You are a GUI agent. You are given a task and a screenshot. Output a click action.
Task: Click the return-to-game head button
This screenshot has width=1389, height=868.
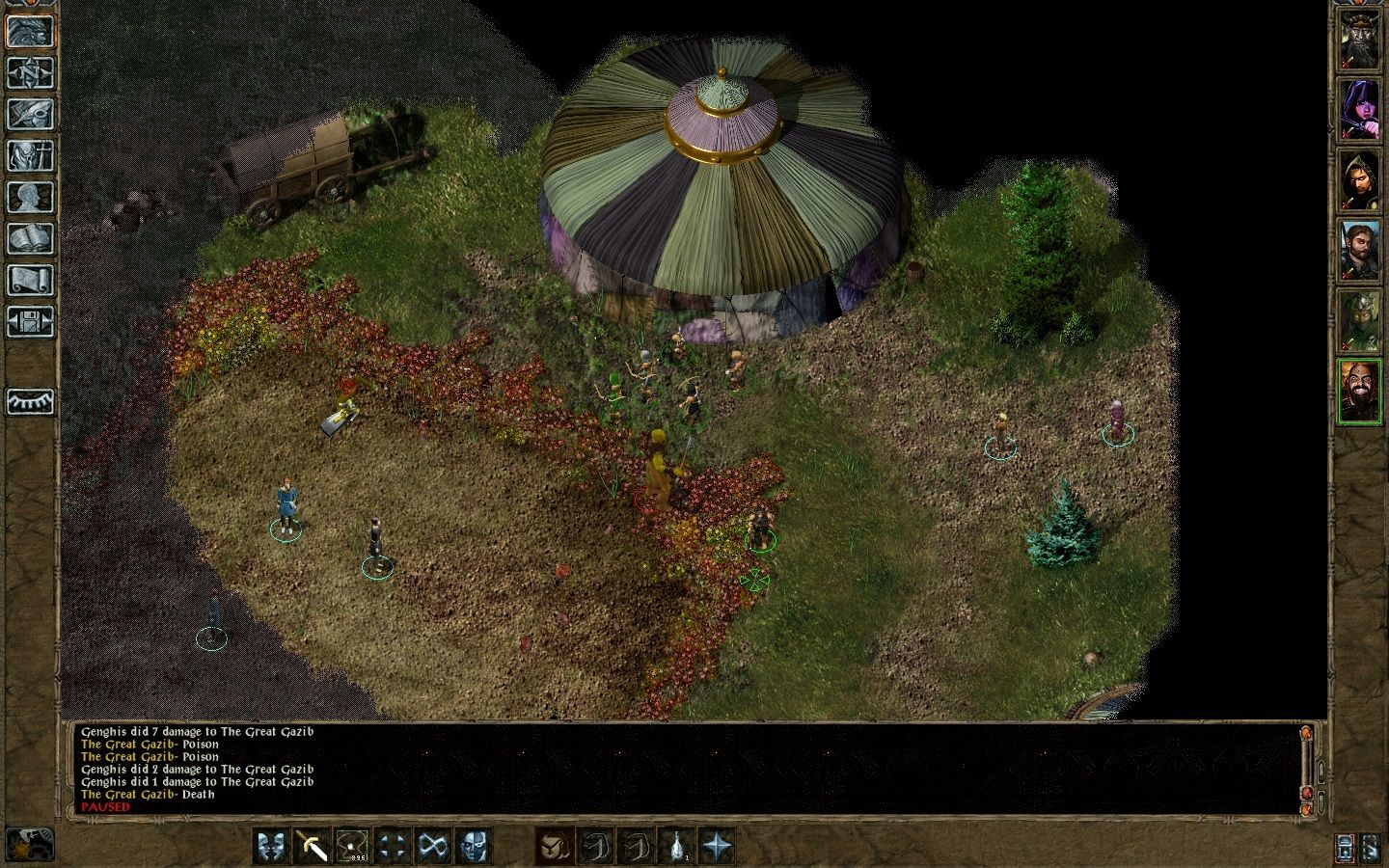(x=30, y=31)
